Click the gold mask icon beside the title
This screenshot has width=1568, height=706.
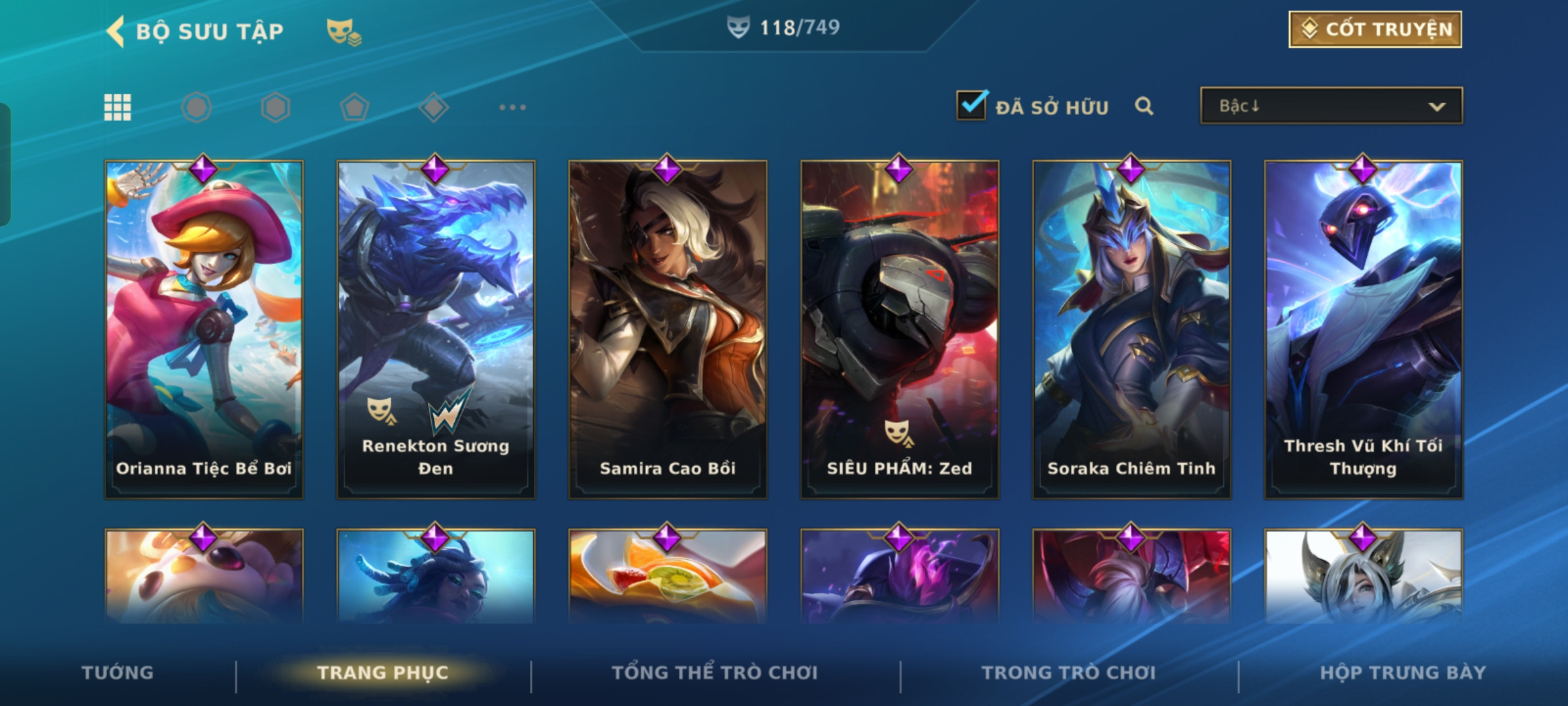click(344, 31)
